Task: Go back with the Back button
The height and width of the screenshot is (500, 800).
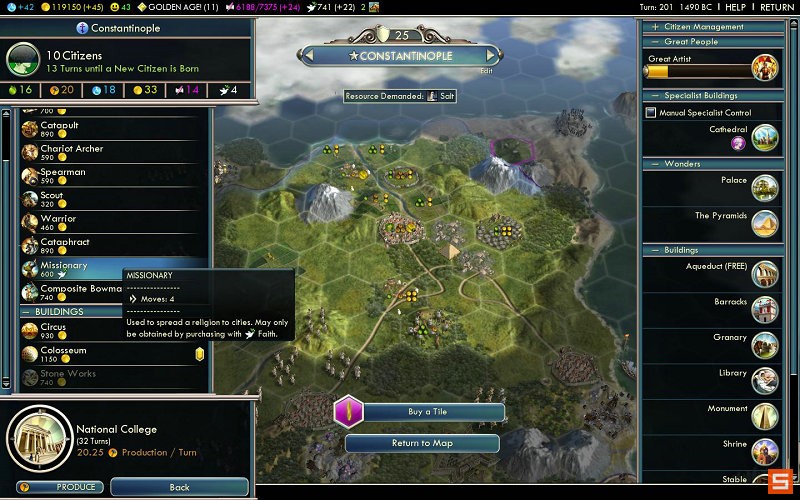Action: [179, 487]
